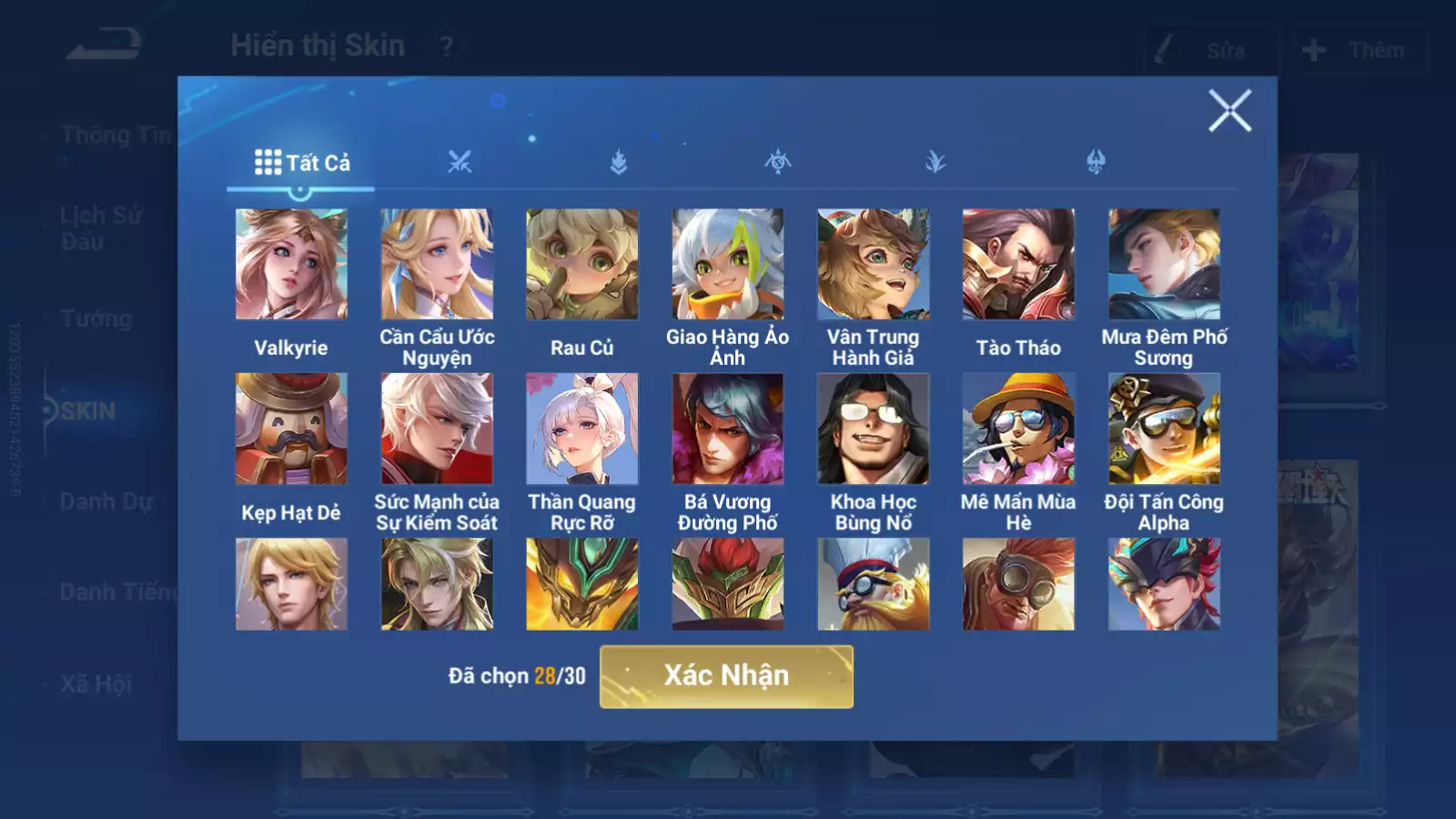
Task: Select the Valkyrie skin portrait
Action: click(291, 264)
